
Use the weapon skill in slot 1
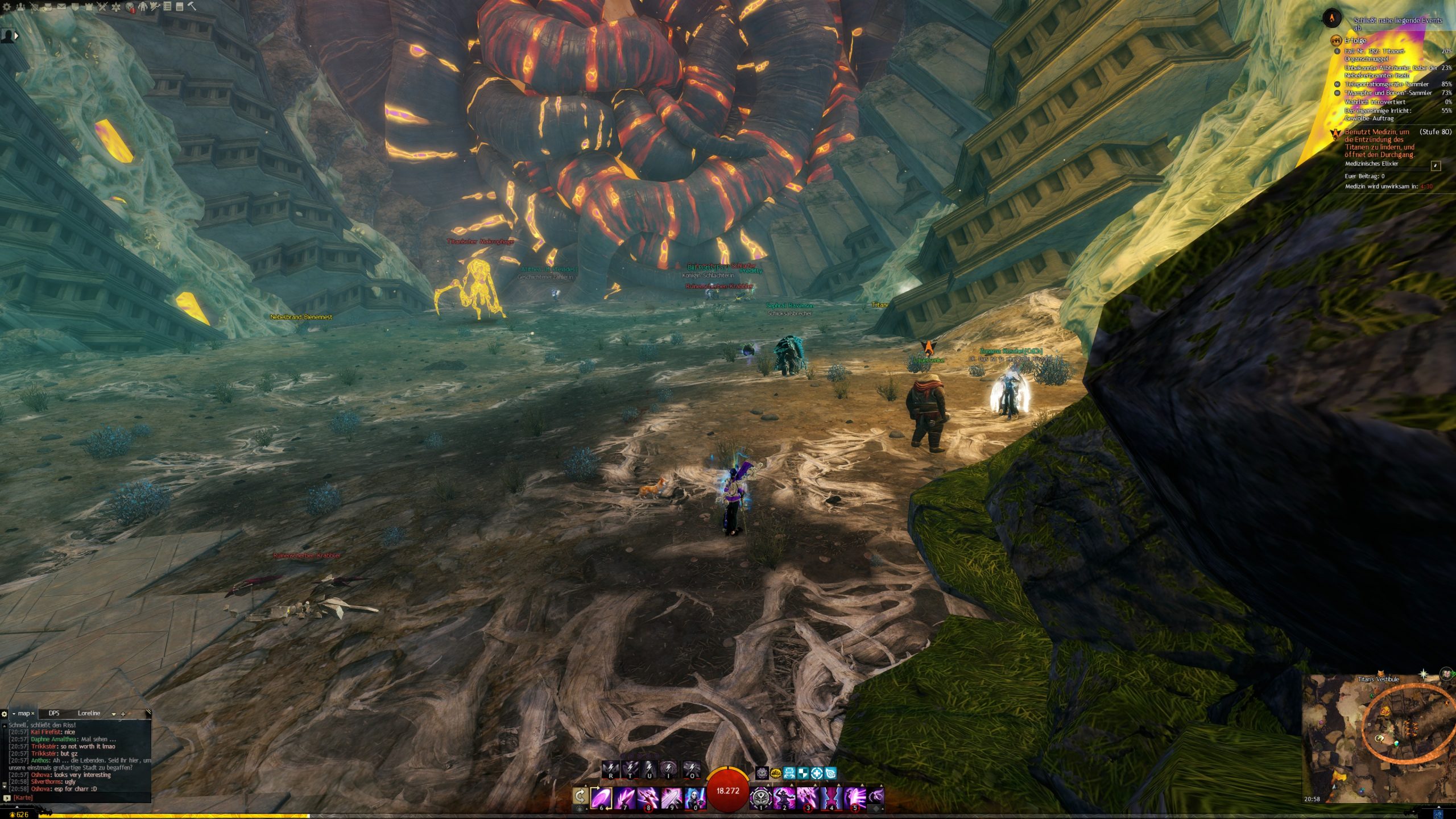click(760, 797)
